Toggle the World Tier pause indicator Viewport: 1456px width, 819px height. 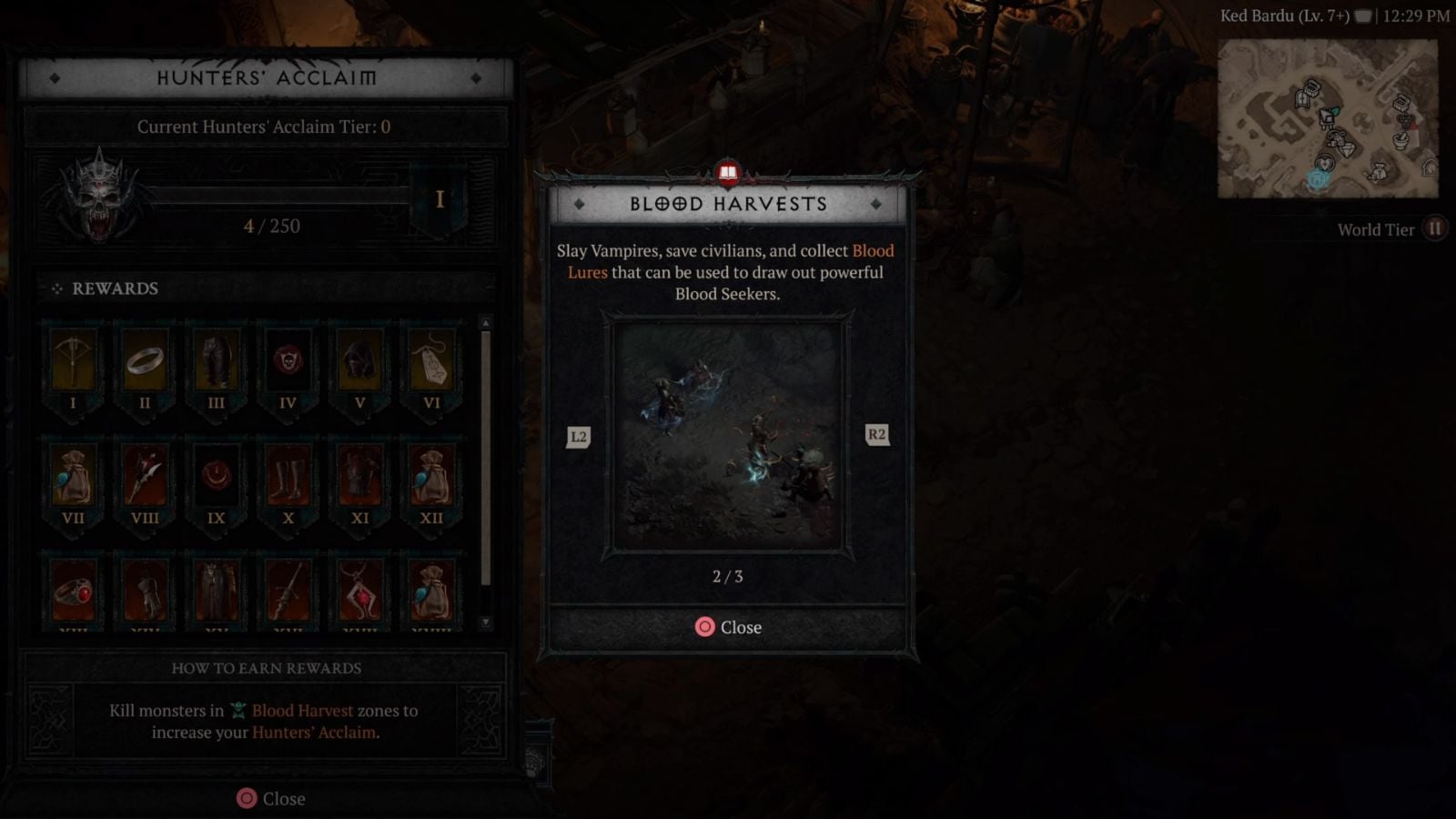point(1436,229)
